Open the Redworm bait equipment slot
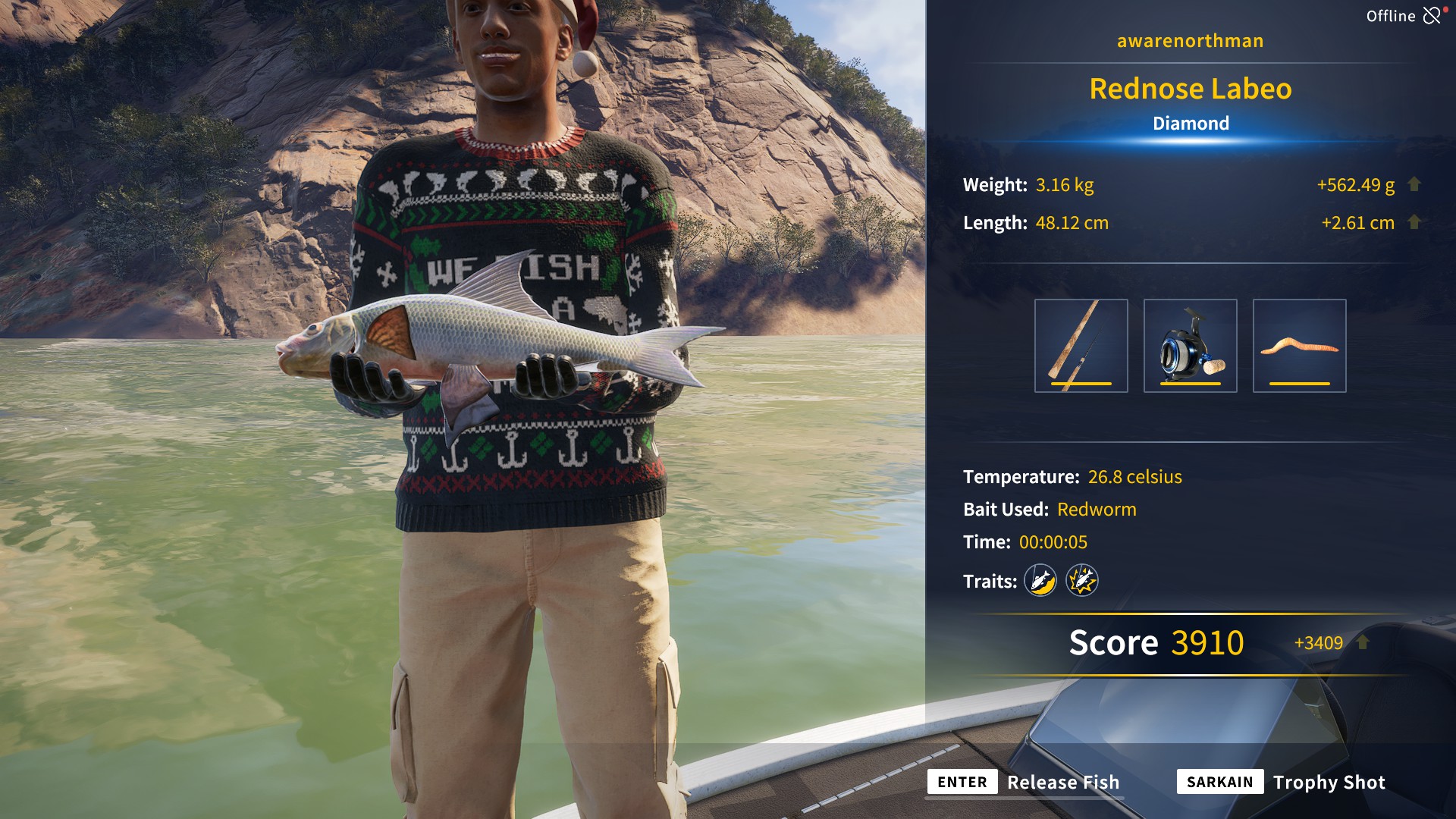 [1299, 346]
